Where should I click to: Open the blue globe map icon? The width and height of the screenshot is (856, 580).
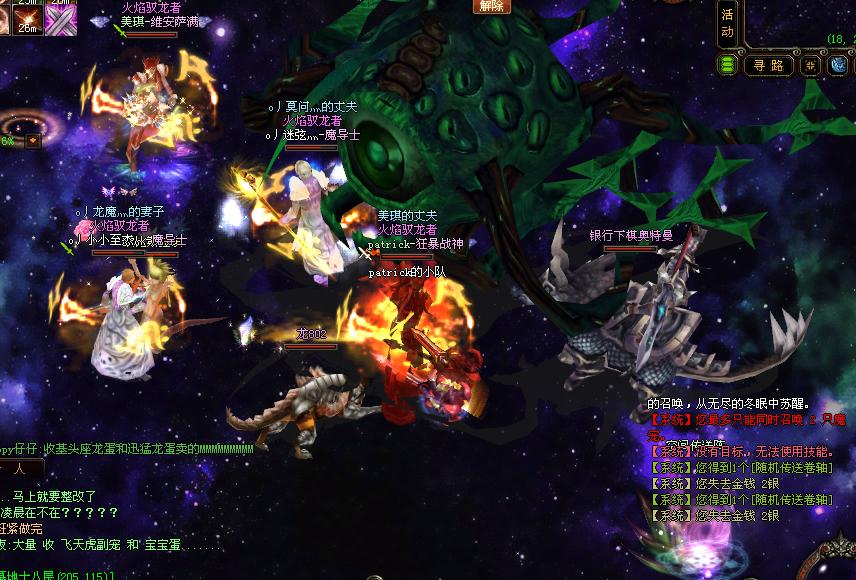point(838,65)
